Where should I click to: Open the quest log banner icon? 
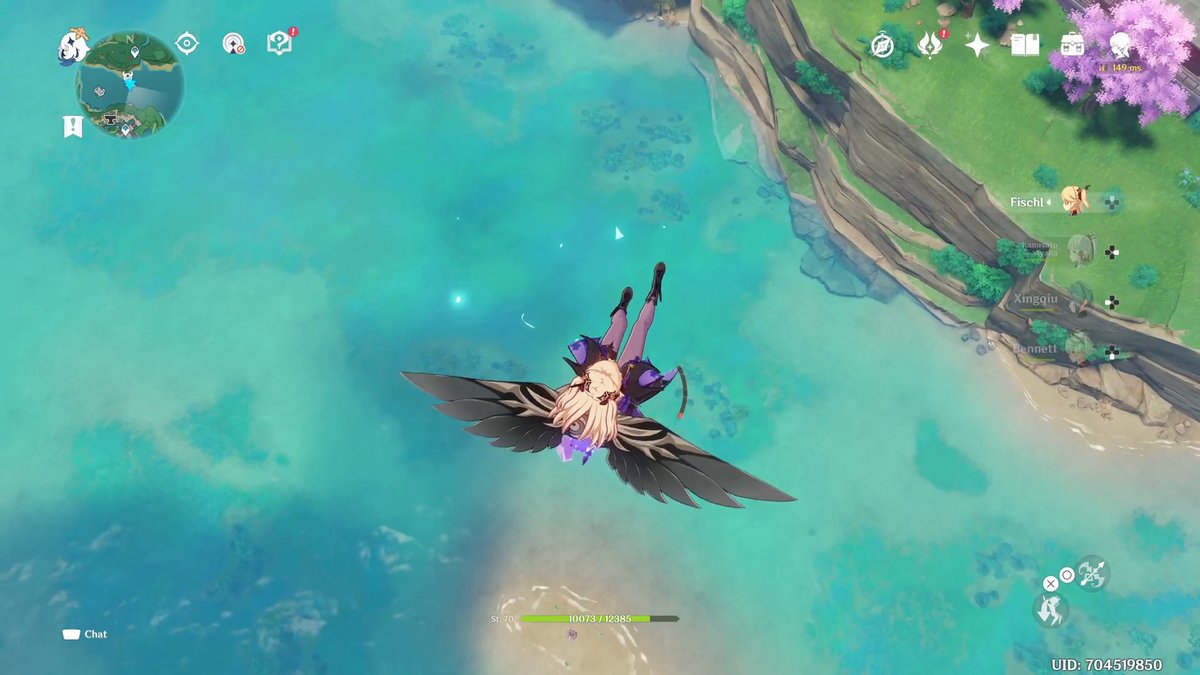pyautogui.click(x=72, y=126)
